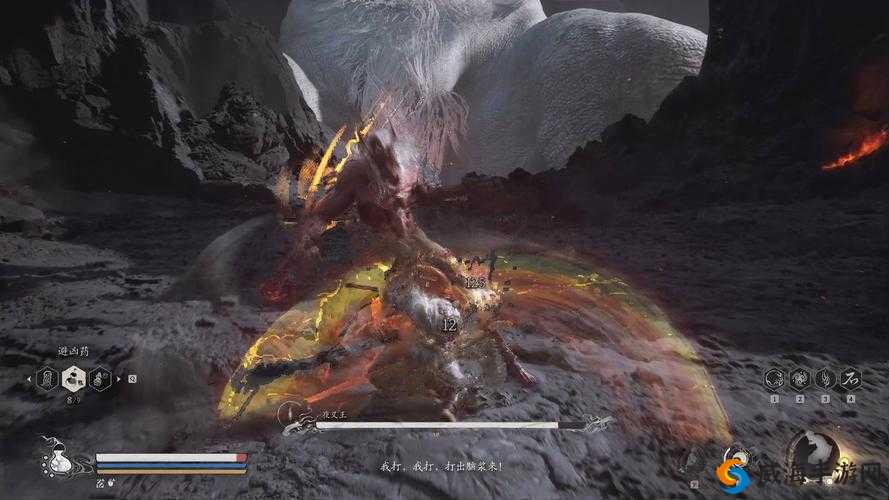Cast the first spell with the swirl icon
The image size is (889, 500).
tap(774, 378)
